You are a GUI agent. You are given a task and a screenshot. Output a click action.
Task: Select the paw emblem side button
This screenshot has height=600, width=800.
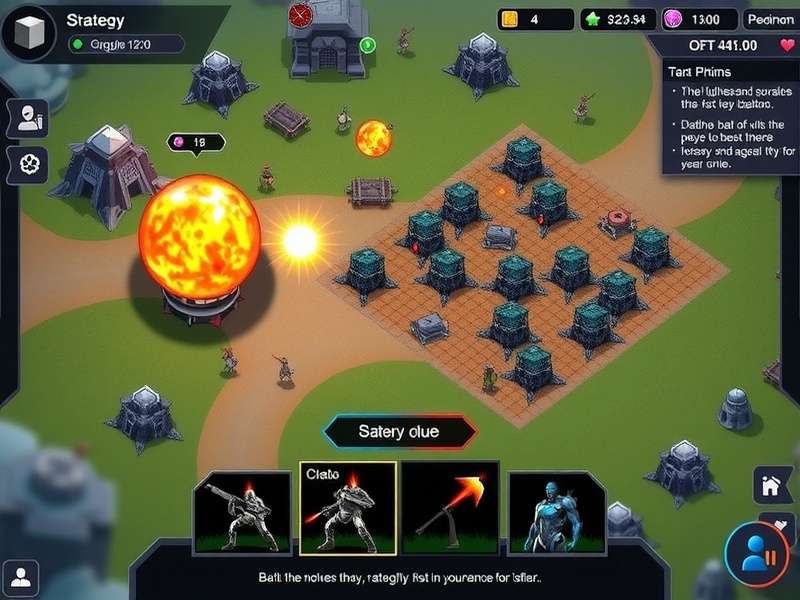(27, 163)
